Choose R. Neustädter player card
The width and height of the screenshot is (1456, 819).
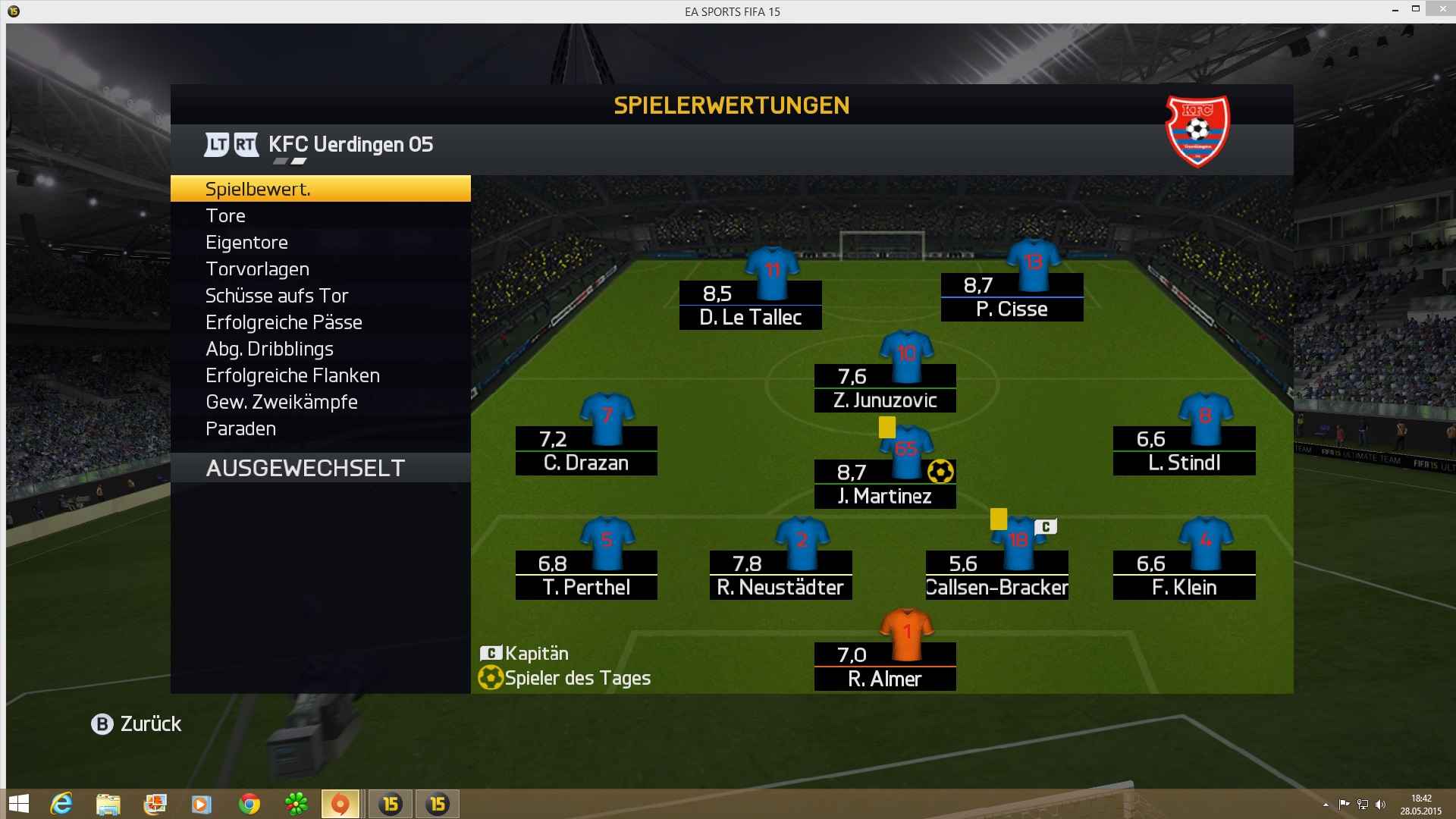780,575
